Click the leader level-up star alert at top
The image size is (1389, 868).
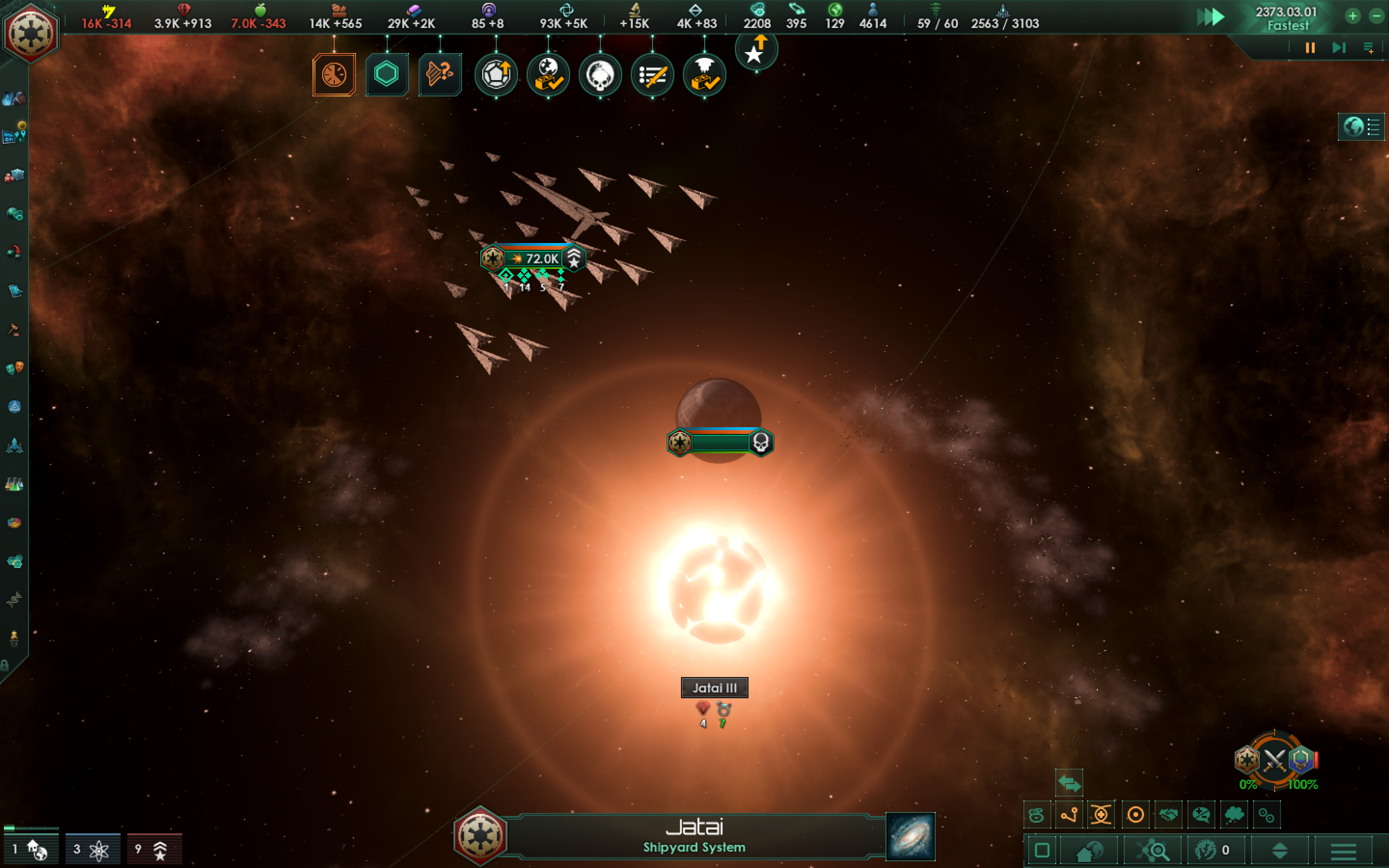[757, 52]
